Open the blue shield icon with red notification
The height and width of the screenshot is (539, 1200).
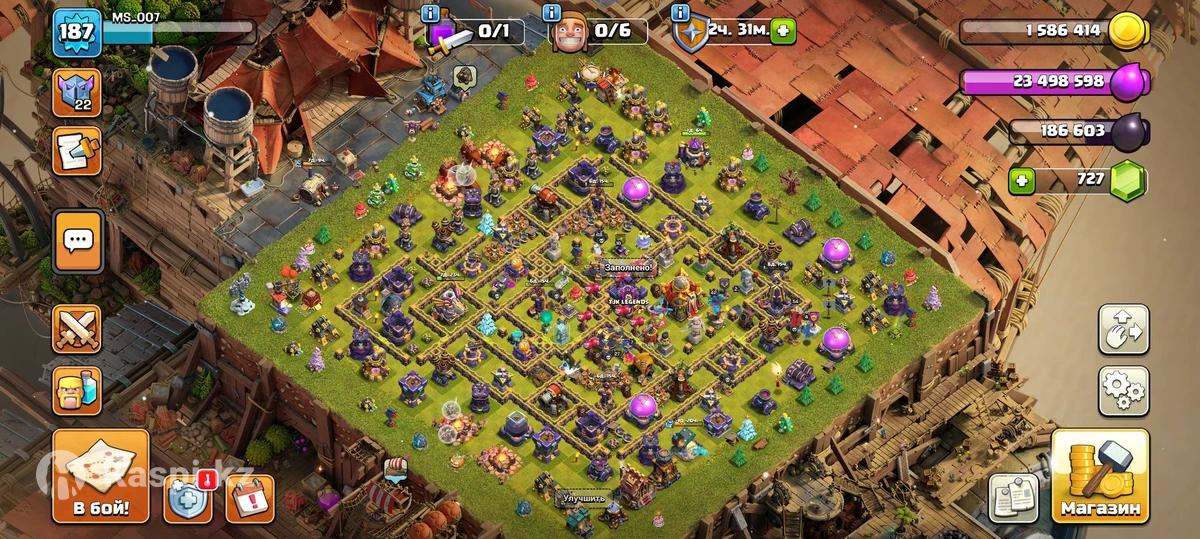pyautogui.click(x=188, y=497)
